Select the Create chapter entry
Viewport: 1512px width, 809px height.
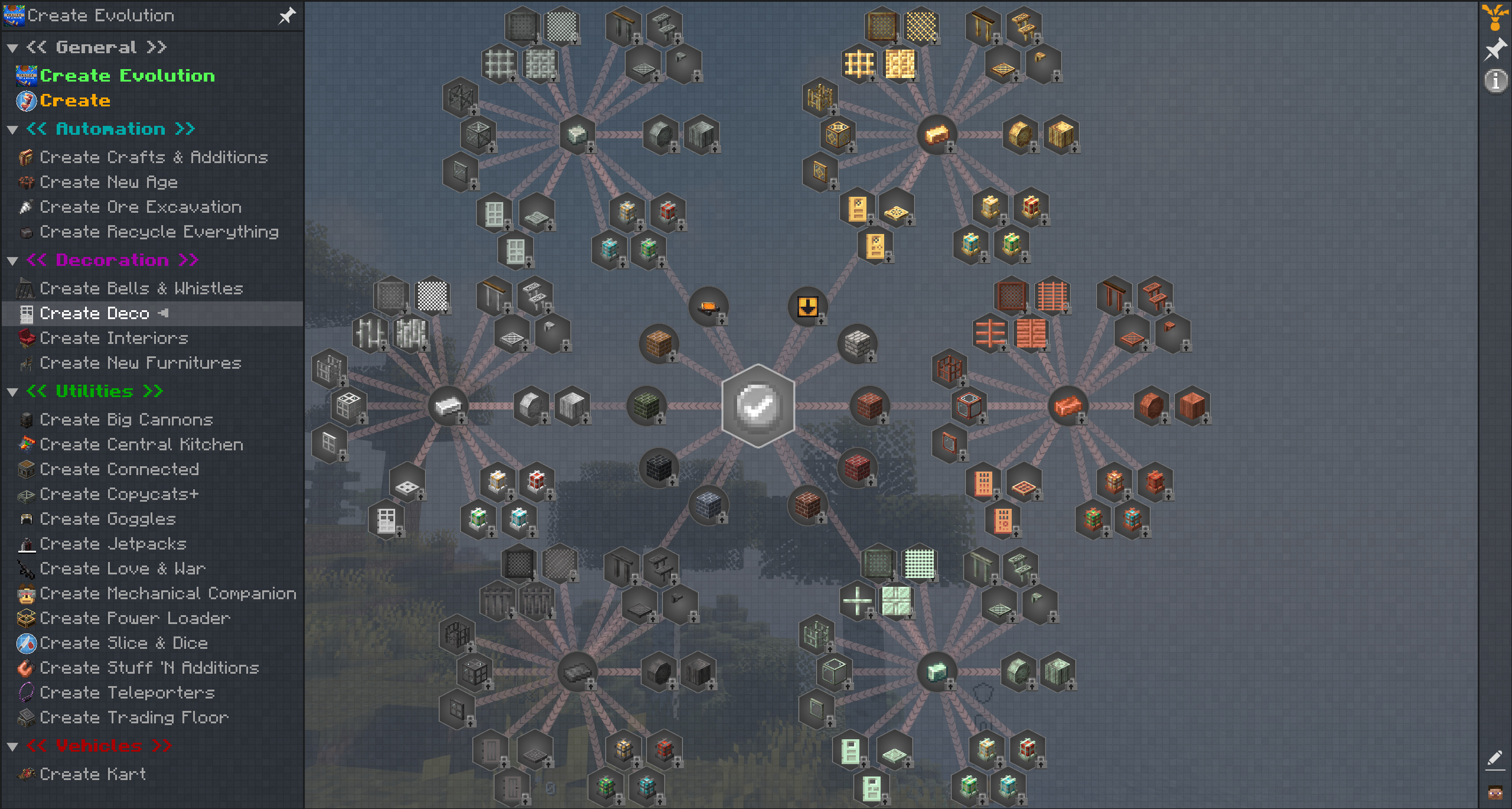click(75, 100)
